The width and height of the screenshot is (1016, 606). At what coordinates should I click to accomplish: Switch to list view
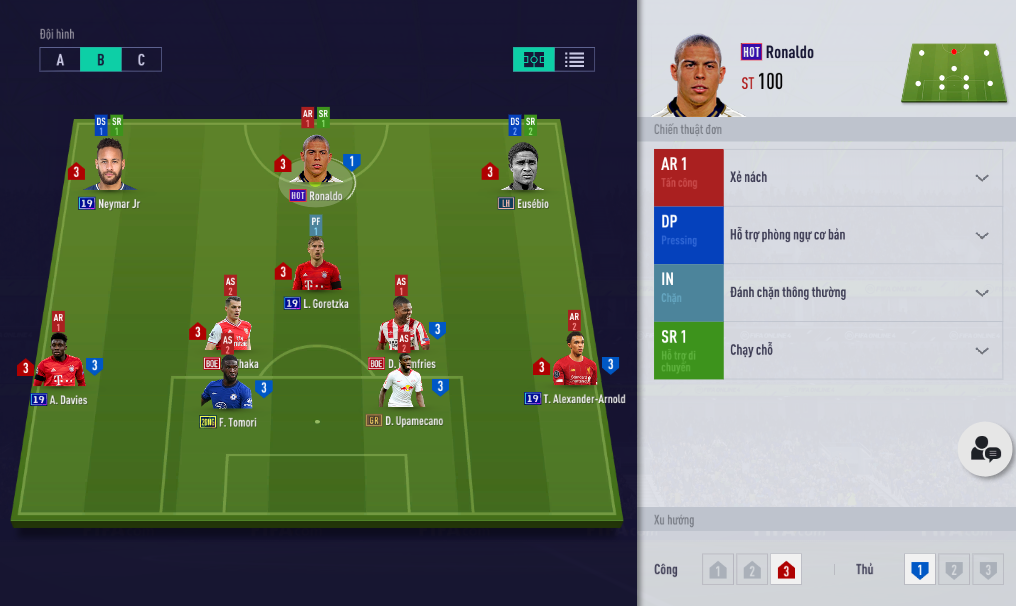click(574, 60)
